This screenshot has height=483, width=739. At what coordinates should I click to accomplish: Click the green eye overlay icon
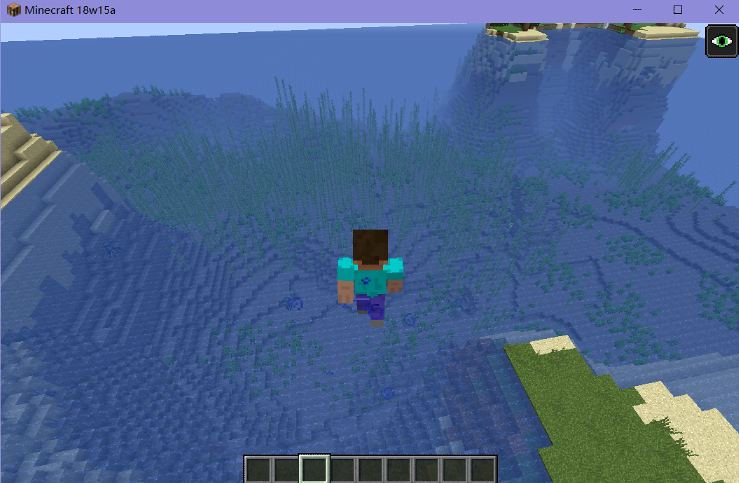(x=721, y=42)
